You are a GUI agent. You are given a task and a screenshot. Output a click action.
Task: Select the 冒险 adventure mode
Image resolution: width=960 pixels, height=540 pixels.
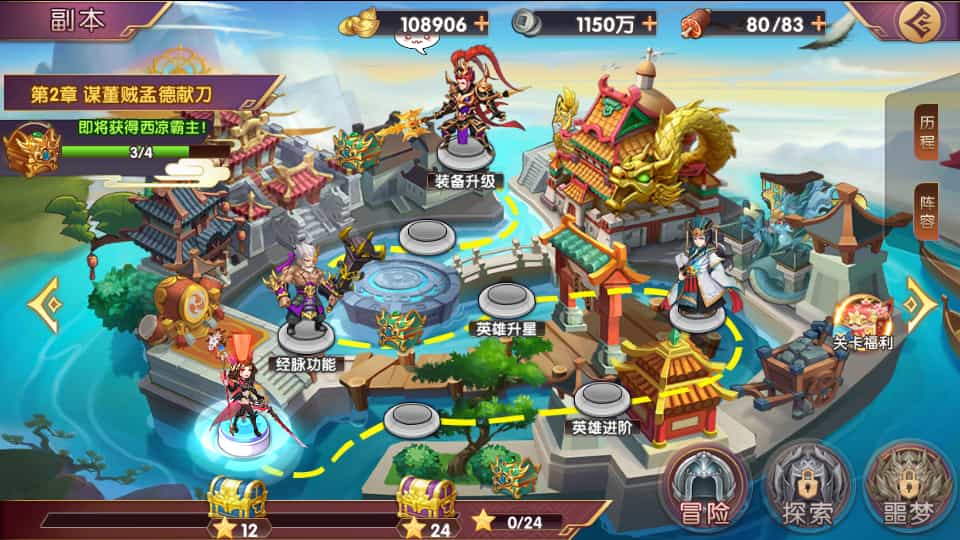pos(710,487)
